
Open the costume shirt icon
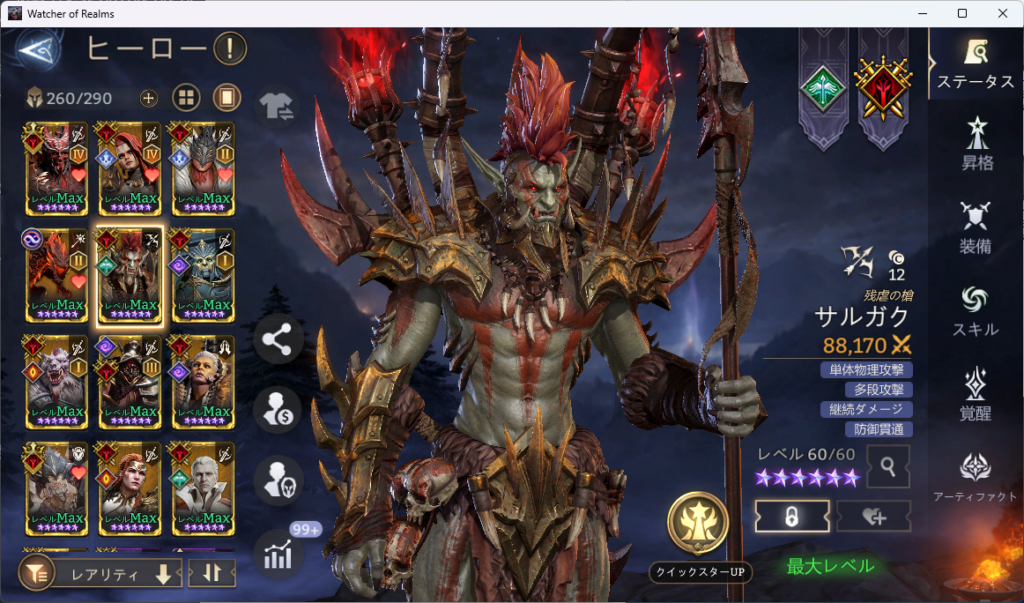[275, 106]
